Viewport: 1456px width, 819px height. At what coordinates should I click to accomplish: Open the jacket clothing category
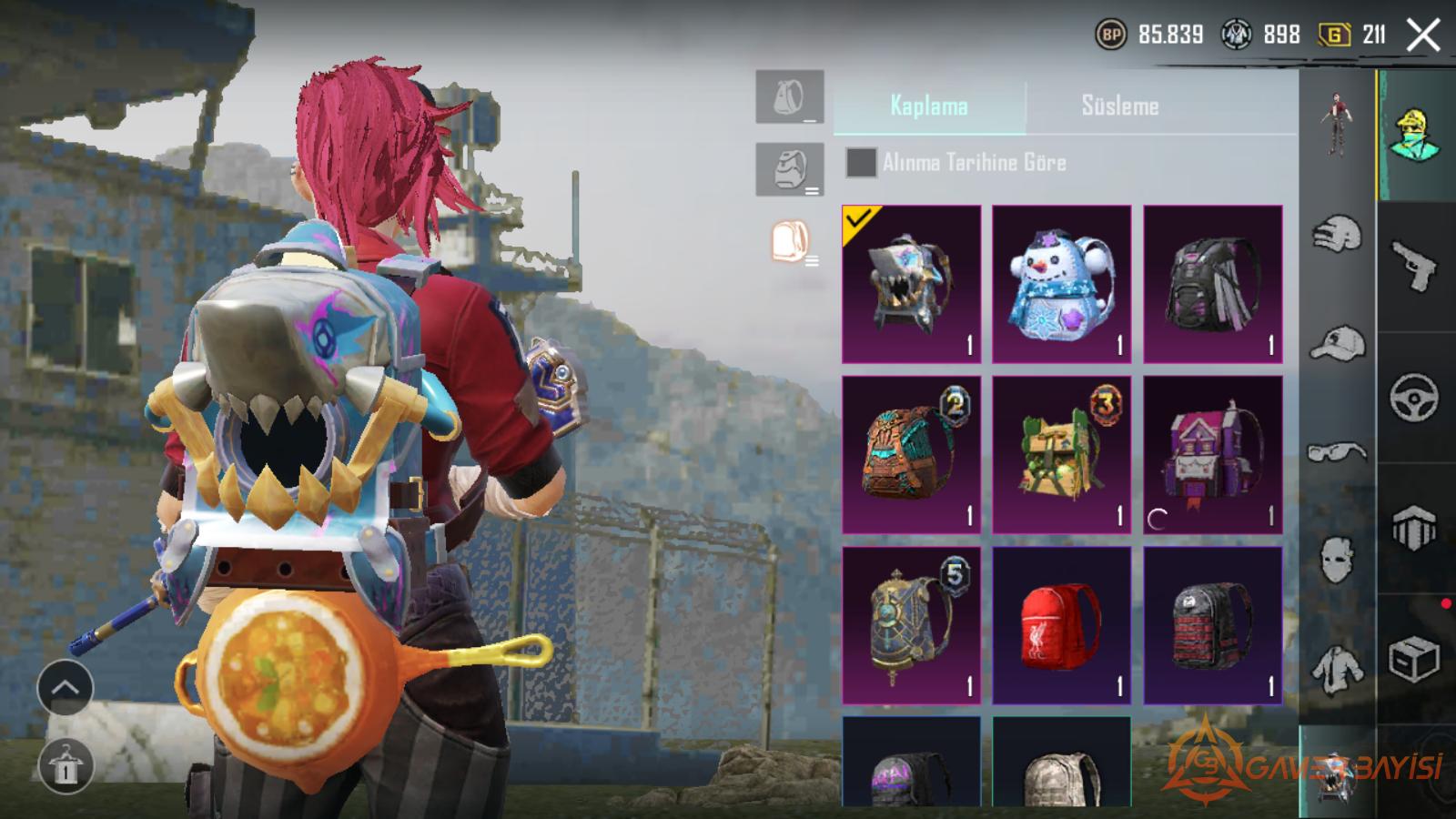tap(1337, 669)
